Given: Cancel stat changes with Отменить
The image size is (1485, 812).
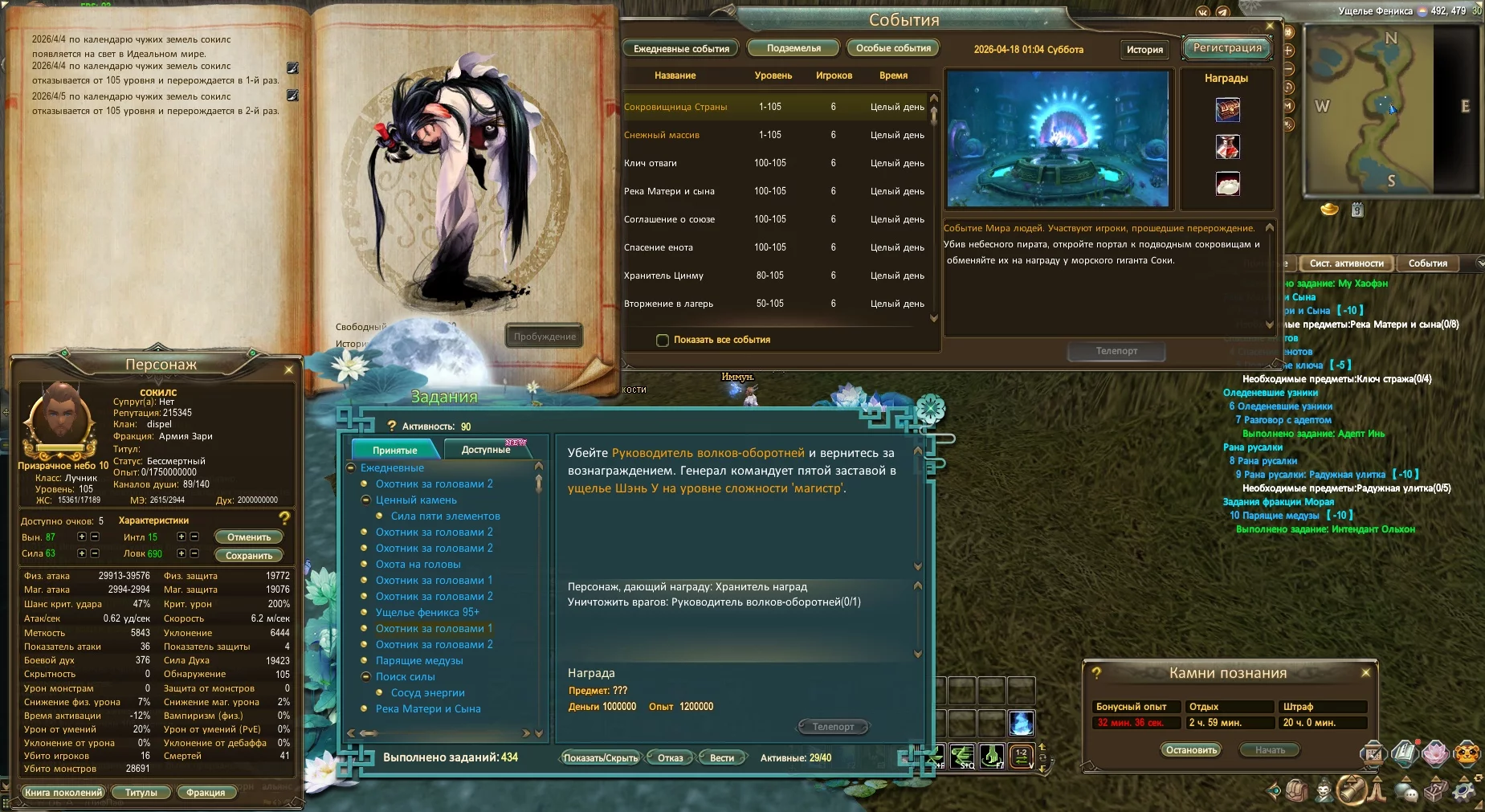Looking at the screenshot, I should 249,537.
